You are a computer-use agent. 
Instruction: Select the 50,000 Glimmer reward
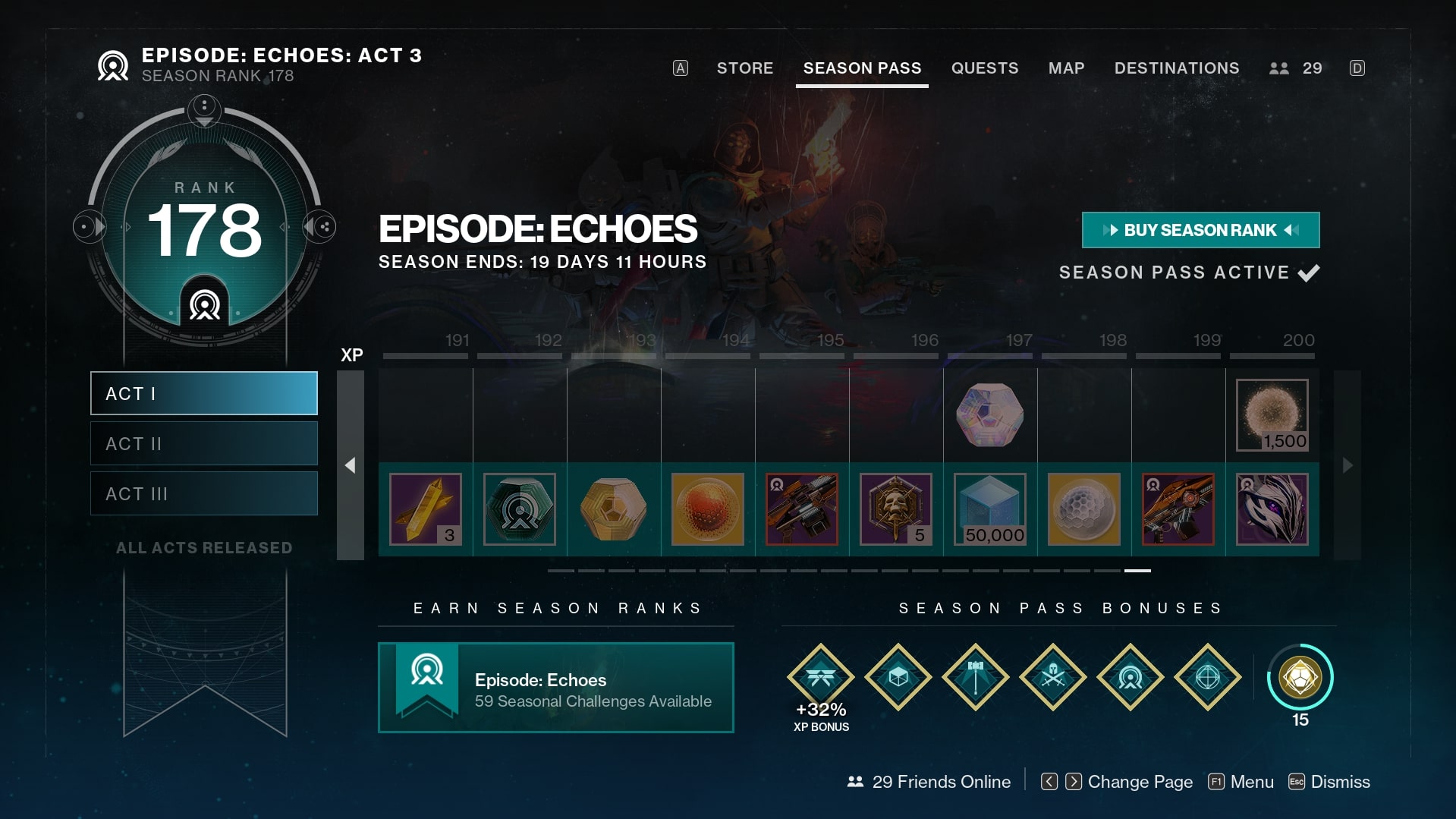pos(989,509)
